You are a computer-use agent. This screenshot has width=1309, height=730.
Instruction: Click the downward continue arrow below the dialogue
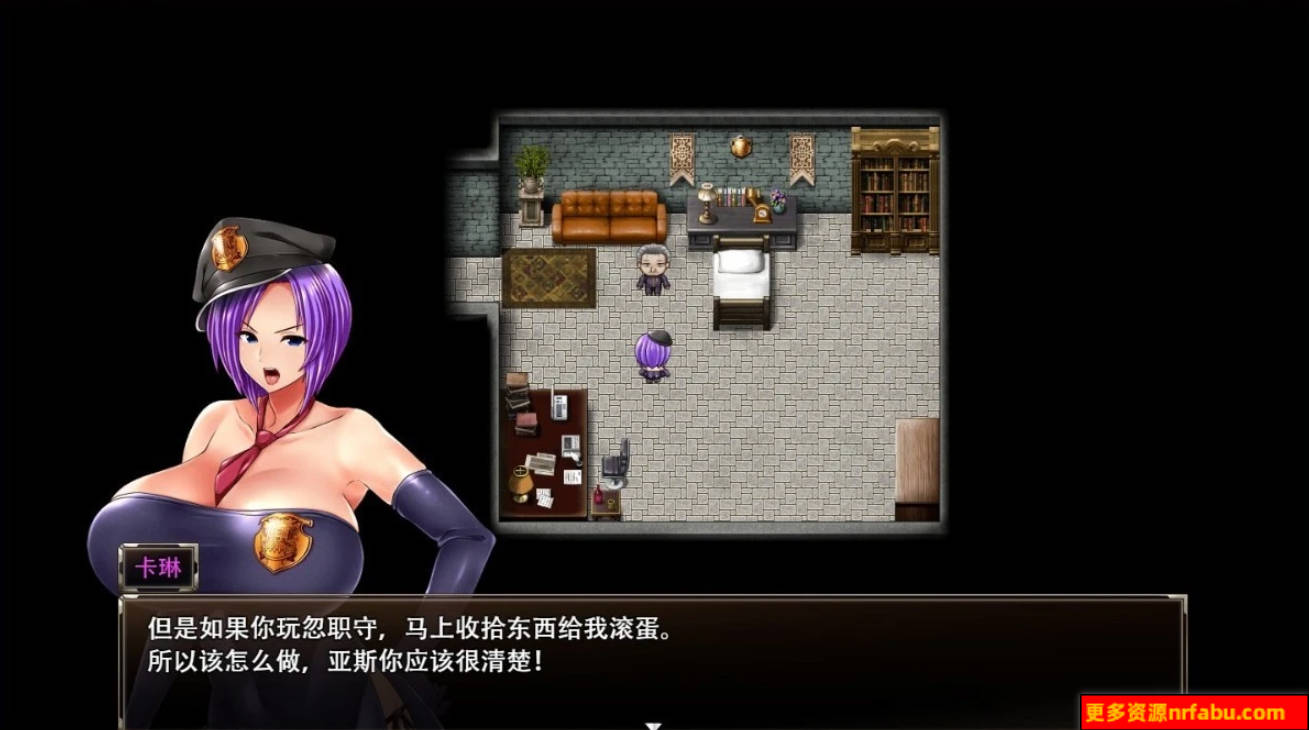[x=655, y=722]
